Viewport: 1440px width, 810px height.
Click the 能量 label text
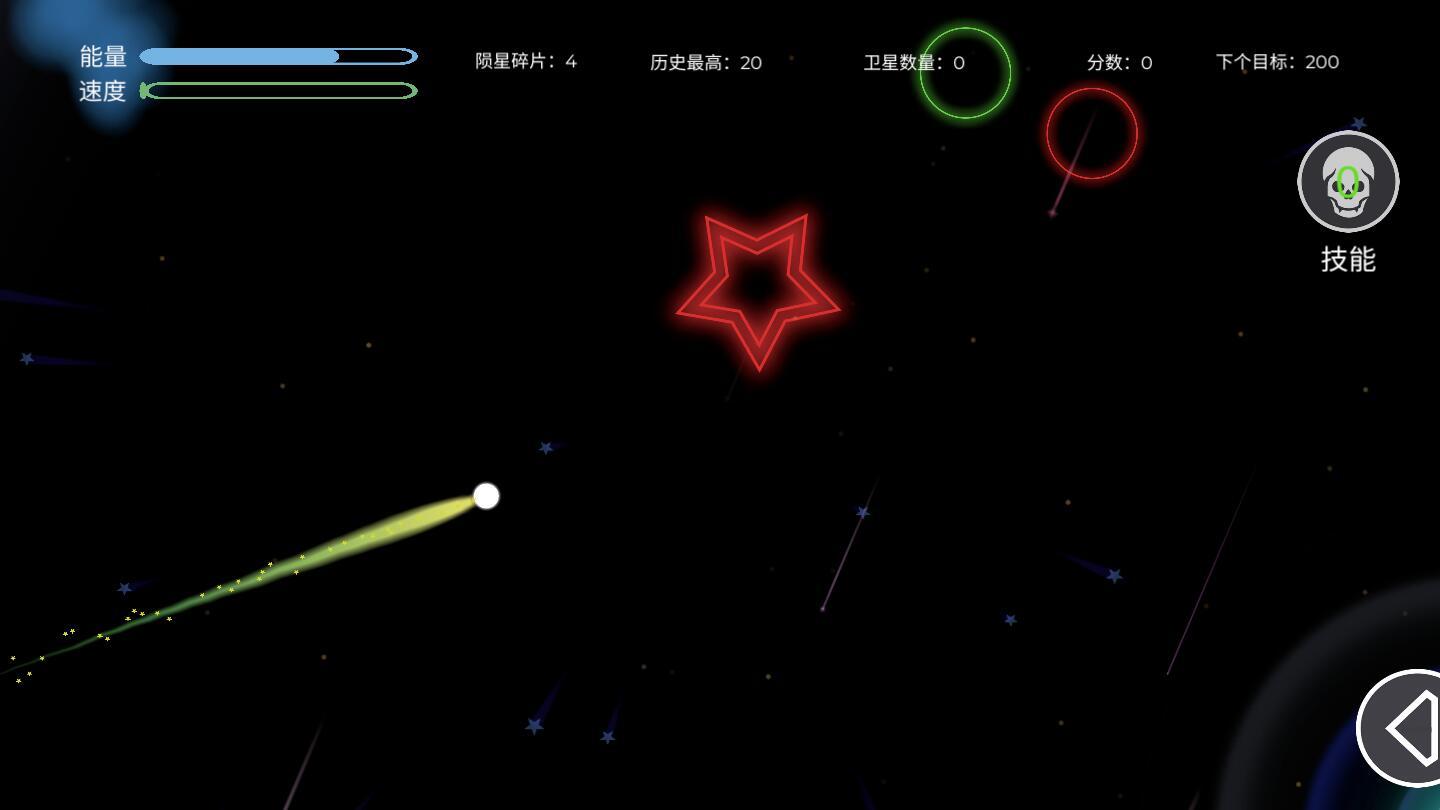tap(103, 56)
